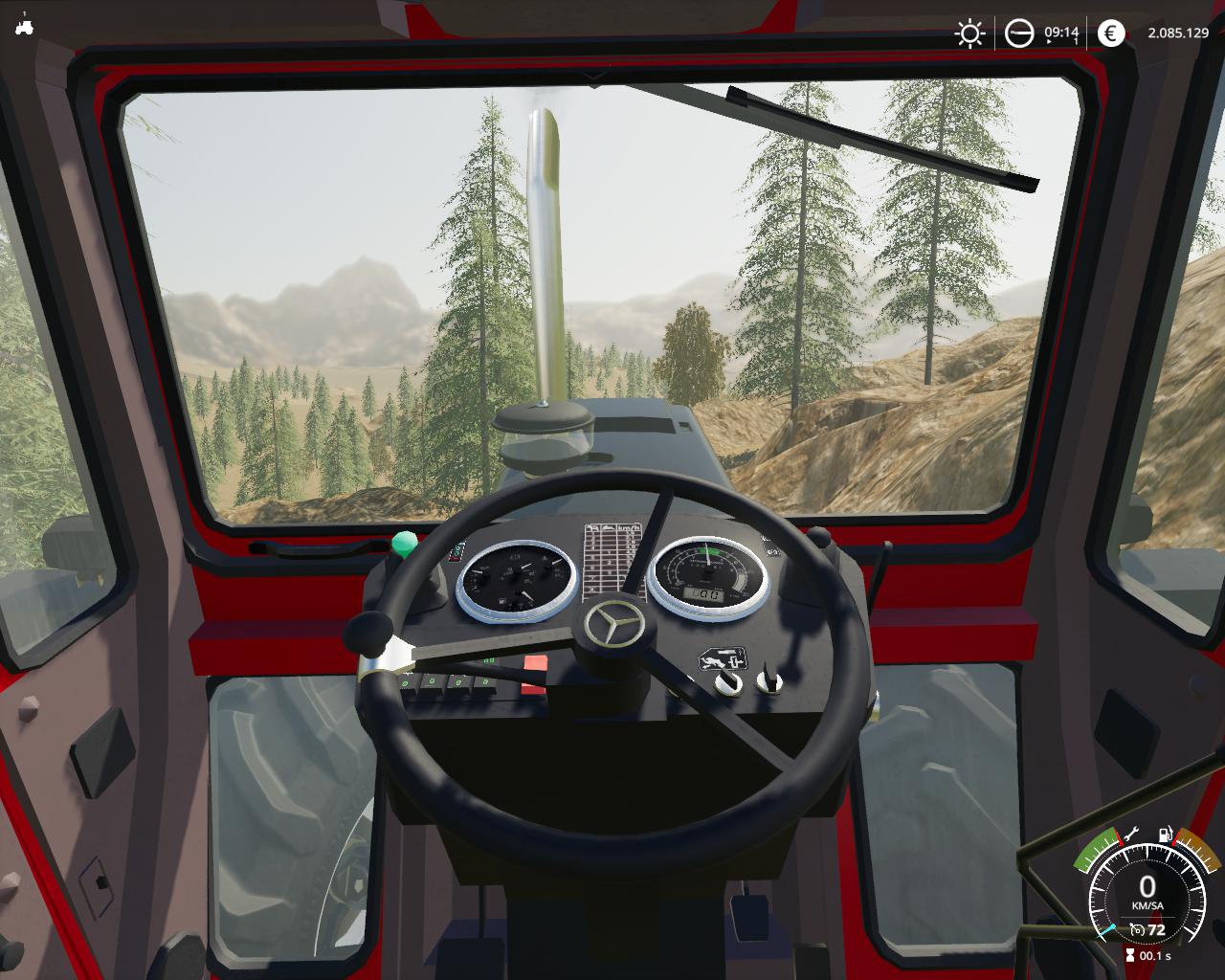Click the sun weather icon
This screenshot has height=980, width=1225.
(x=969, y=34)
